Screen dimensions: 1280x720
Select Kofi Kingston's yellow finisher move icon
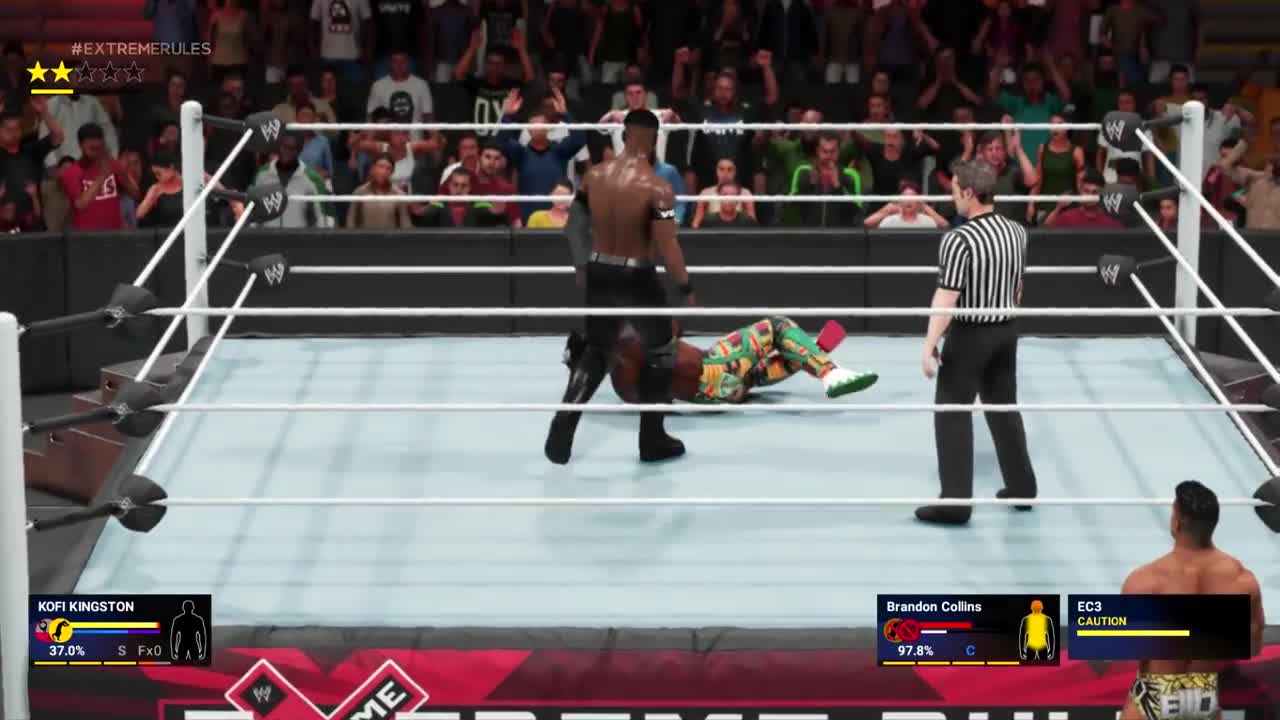tap(60, 629)
